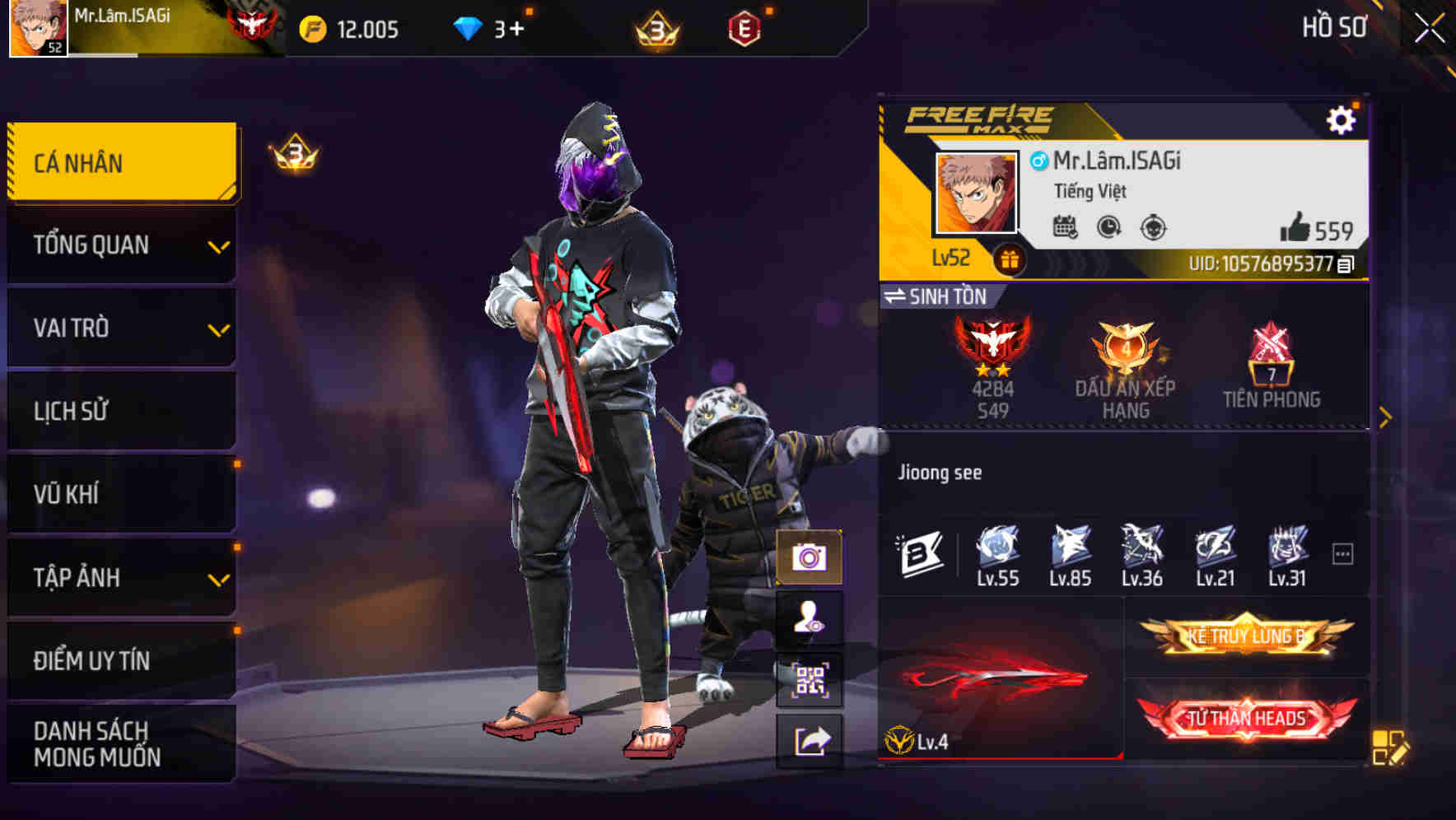Switch to the LỊCH SỬ tab
Image resolution: width=1456 pixels, height=820 pixels.
(x=121, y=411)
